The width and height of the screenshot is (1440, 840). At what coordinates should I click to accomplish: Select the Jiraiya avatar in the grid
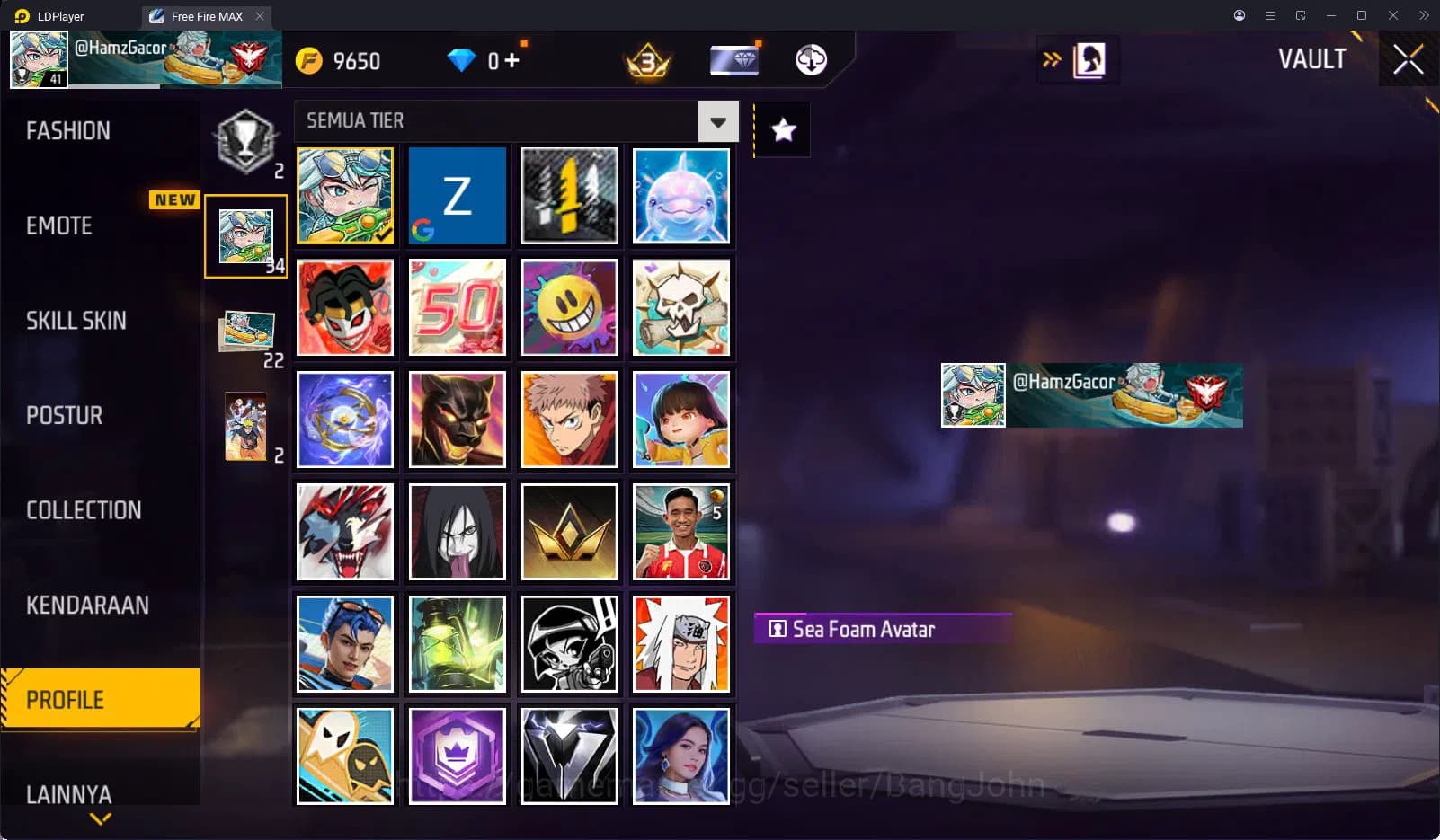(681, 643)
